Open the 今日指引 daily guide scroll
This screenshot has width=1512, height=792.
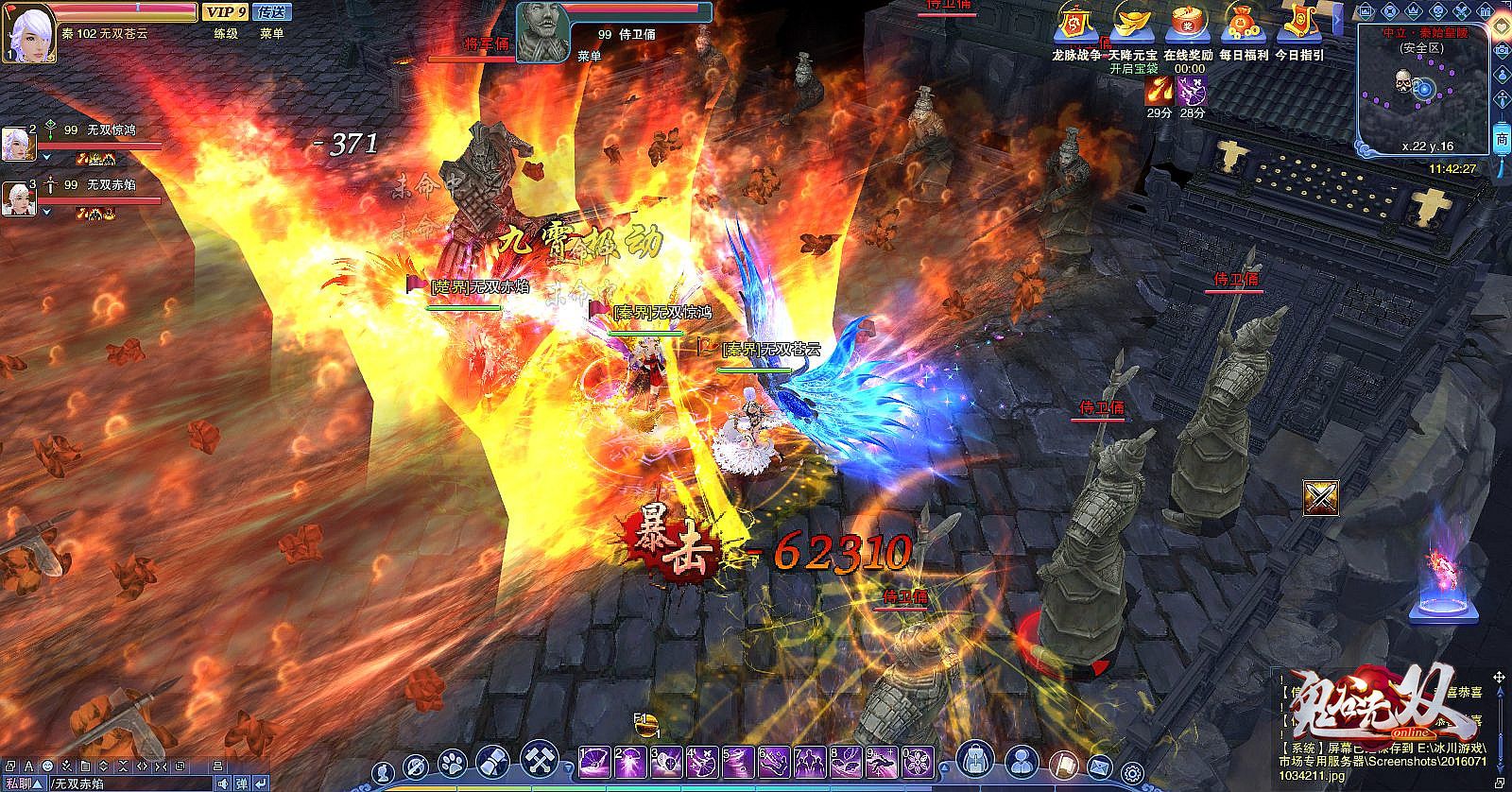pyautogui.click(x=1298, y=25)
